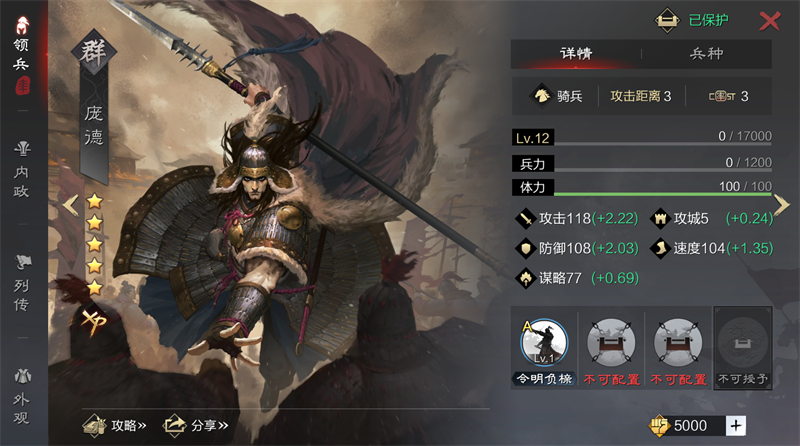The height and width of the screenshot is (446, 800).
Task: Show the next general
Action: [x=782, y=204]
